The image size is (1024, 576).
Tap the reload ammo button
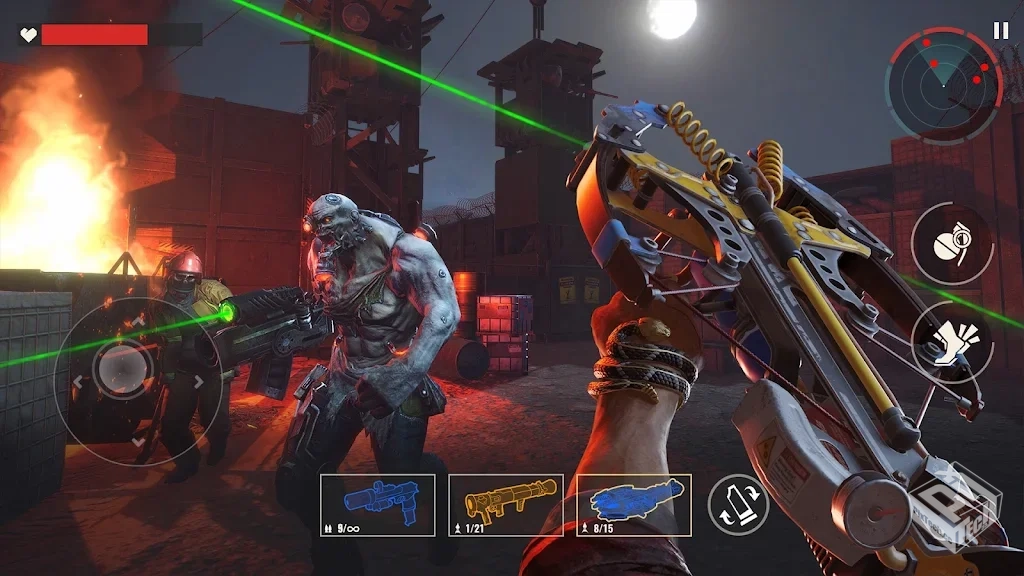pos(738,505)
